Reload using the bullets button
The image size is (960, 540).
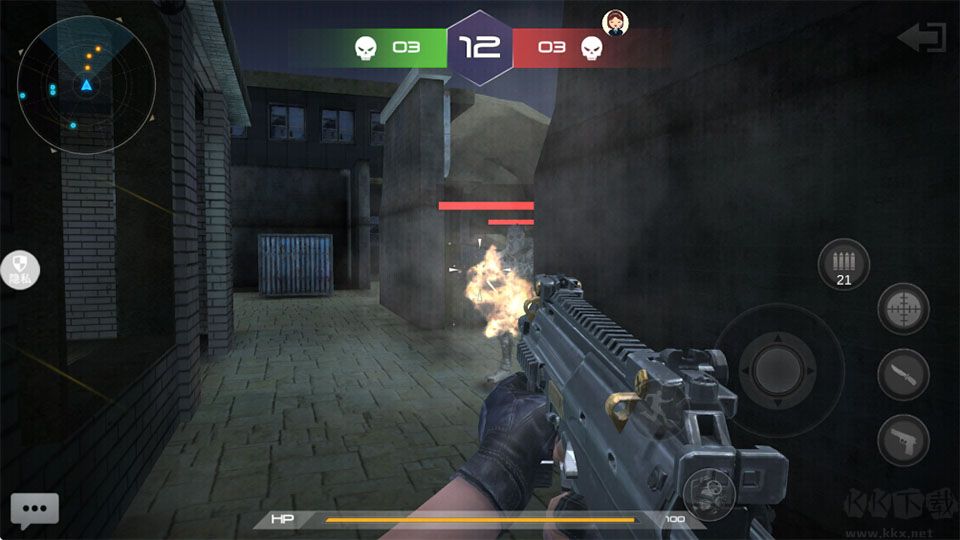point(843,265)
